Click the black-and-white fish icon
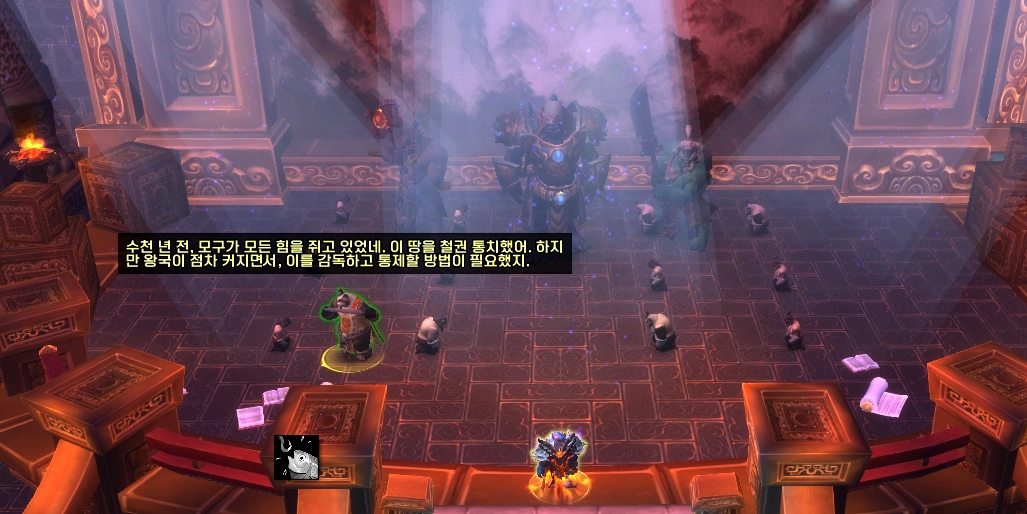 [x=296, y=457]
